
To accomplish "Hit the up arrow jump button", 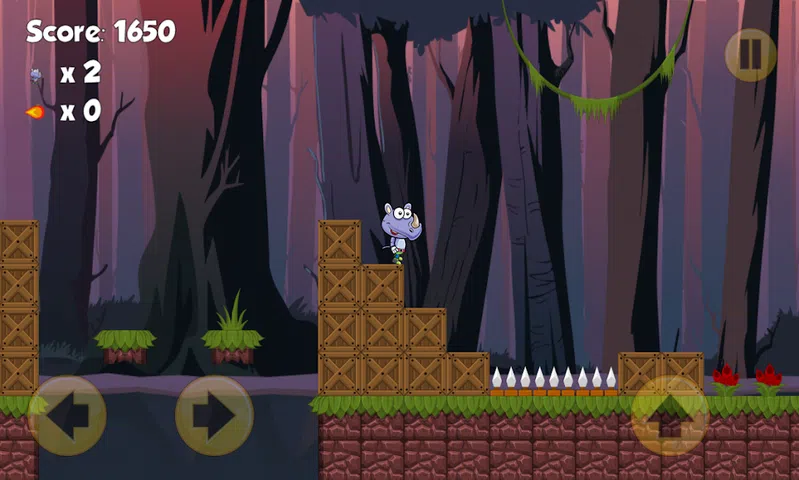I will 670,415.
